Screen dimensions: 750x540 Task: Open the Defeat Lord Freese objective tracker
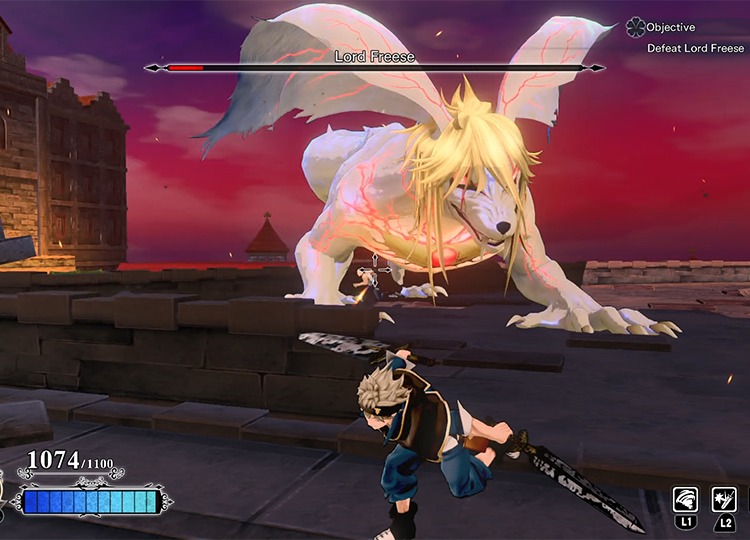tap(695, 48)
